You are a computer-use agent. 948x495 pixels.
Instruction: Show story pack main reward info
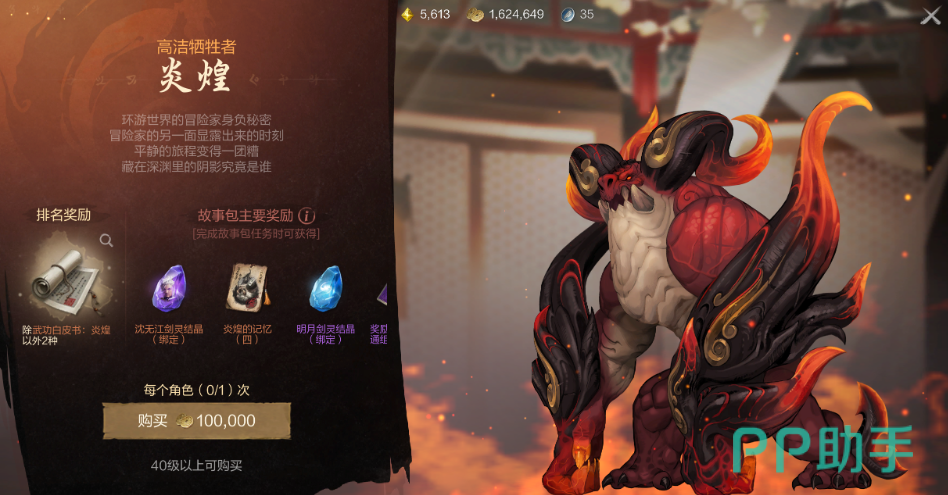point(308,215)
